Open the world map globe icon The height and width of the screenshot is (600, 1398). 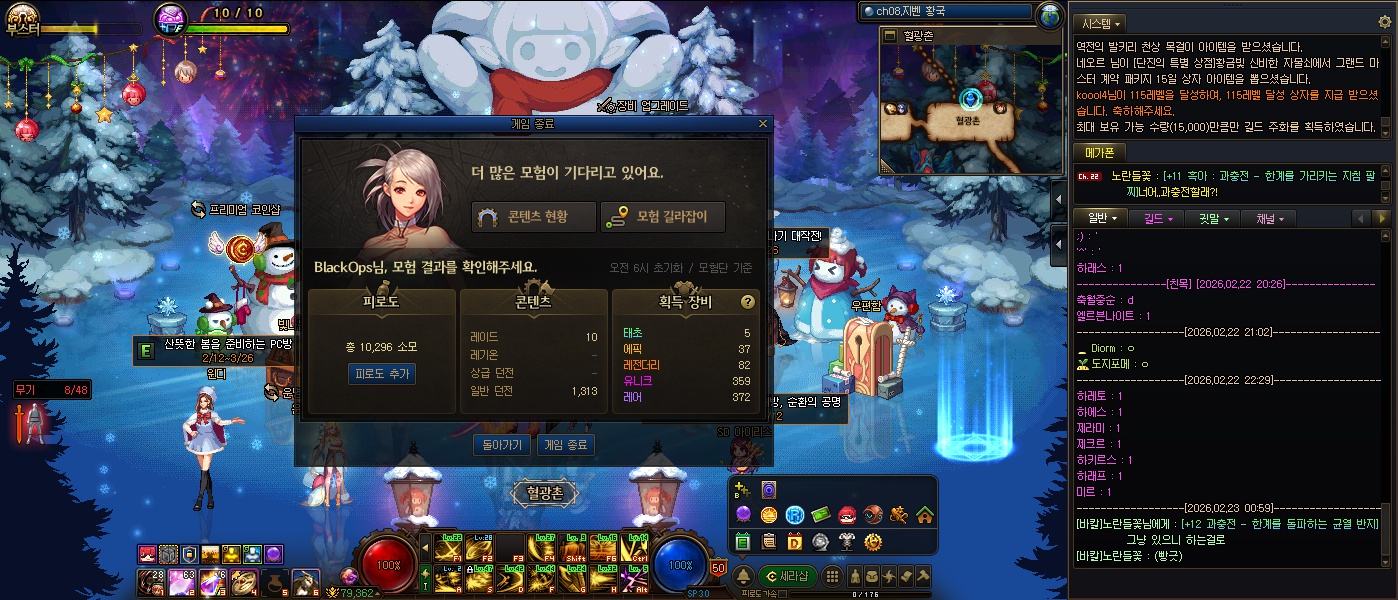click(x=1049, y=14)
